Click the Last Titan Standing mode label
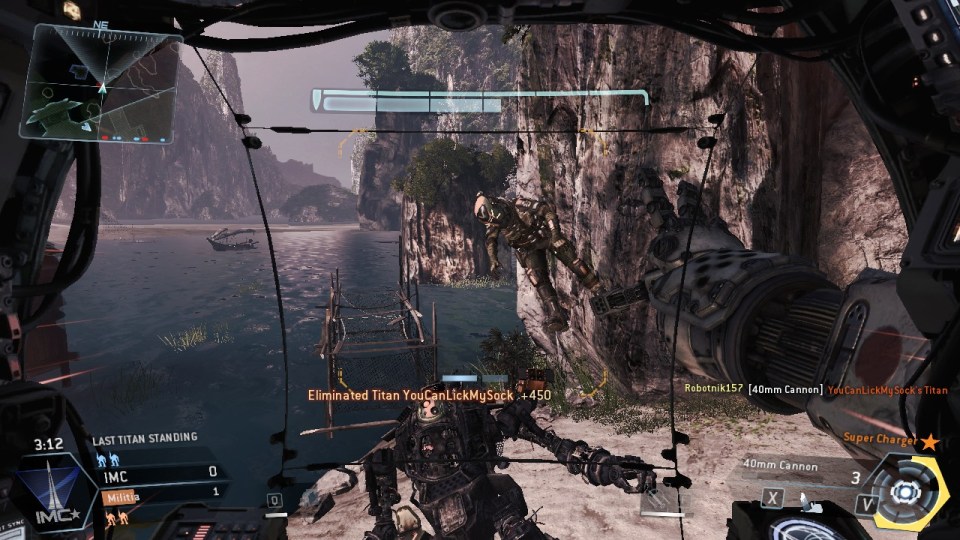The height and width of the screenshot is (540, 960). [144, 438]
